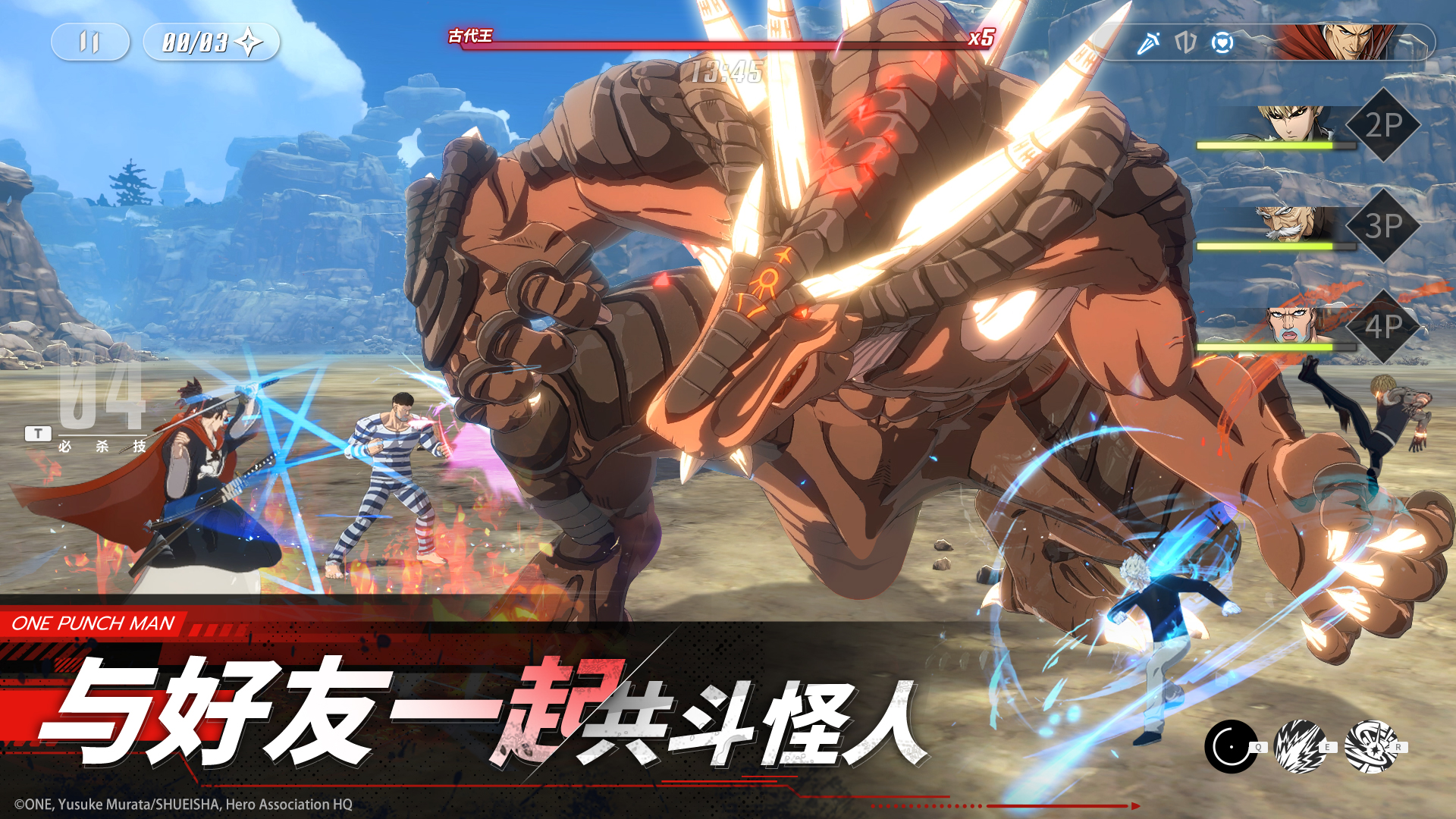1456x819 pixels.
Task: Click the sword attack icon in the top bar
Action: click(1148, 43)
